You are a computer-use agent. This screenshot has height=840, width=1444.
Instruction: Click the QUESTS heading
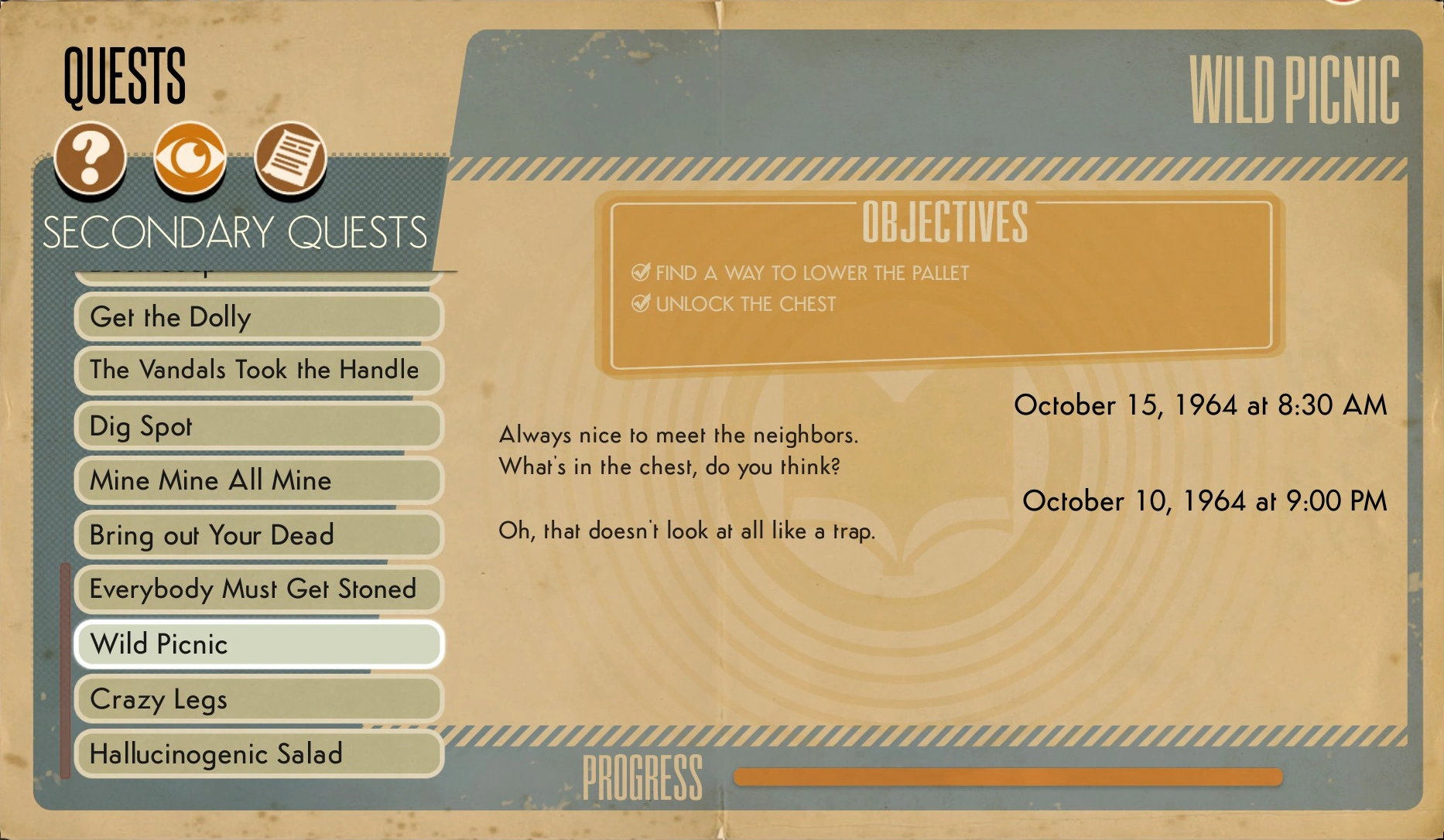(x=124, y=75)
